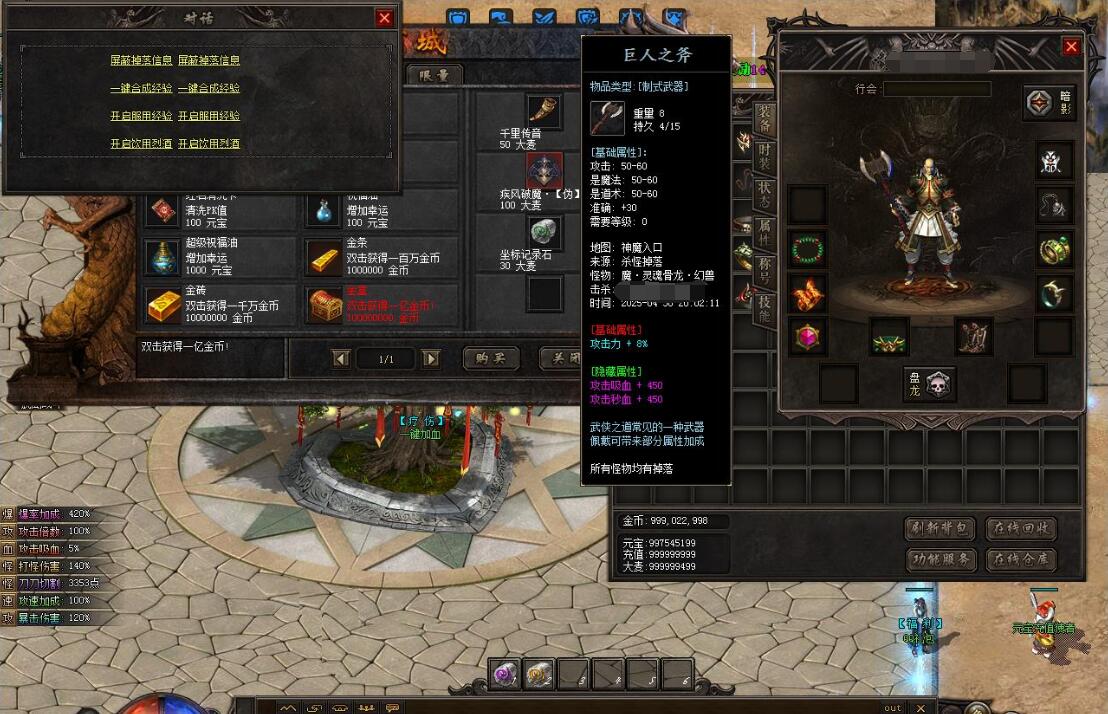The image size is (1108, 714).
Task: Open the 功能服务 function services
Action: point(940,559)
